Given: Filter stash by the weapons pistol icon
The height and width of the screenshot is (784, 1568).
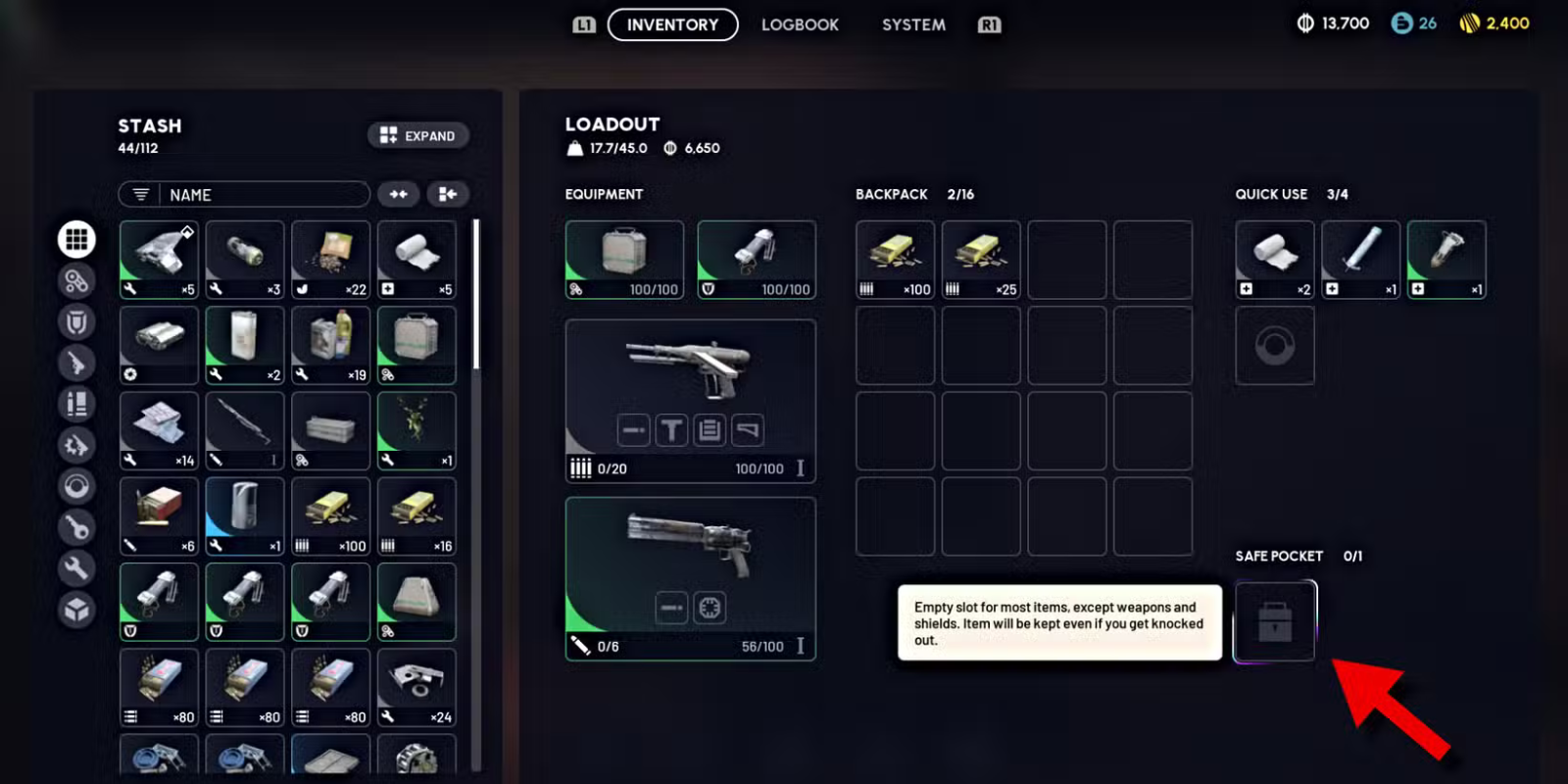Looking at the screenshot, I should click(x=77, y=364).
